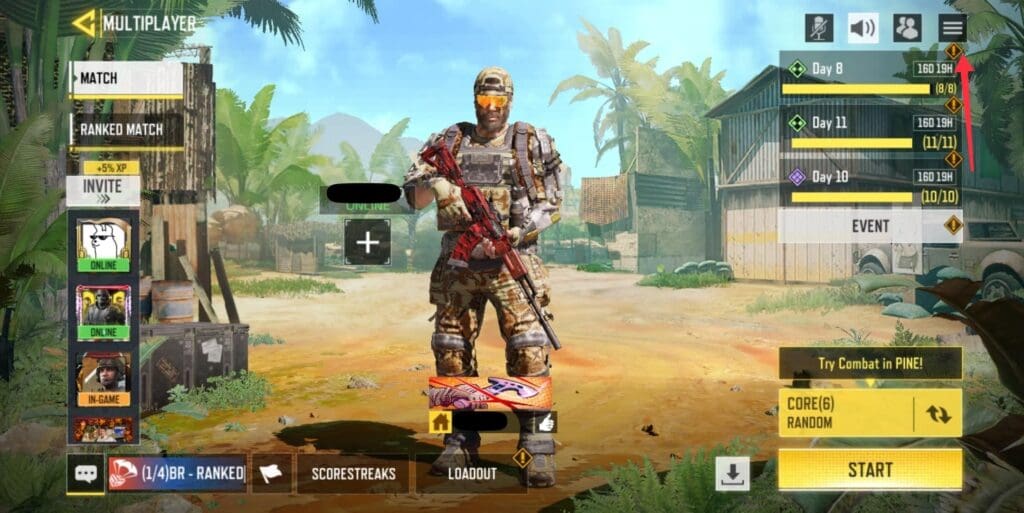Click the download arrow icon
1024x513 pixels.
733,474
